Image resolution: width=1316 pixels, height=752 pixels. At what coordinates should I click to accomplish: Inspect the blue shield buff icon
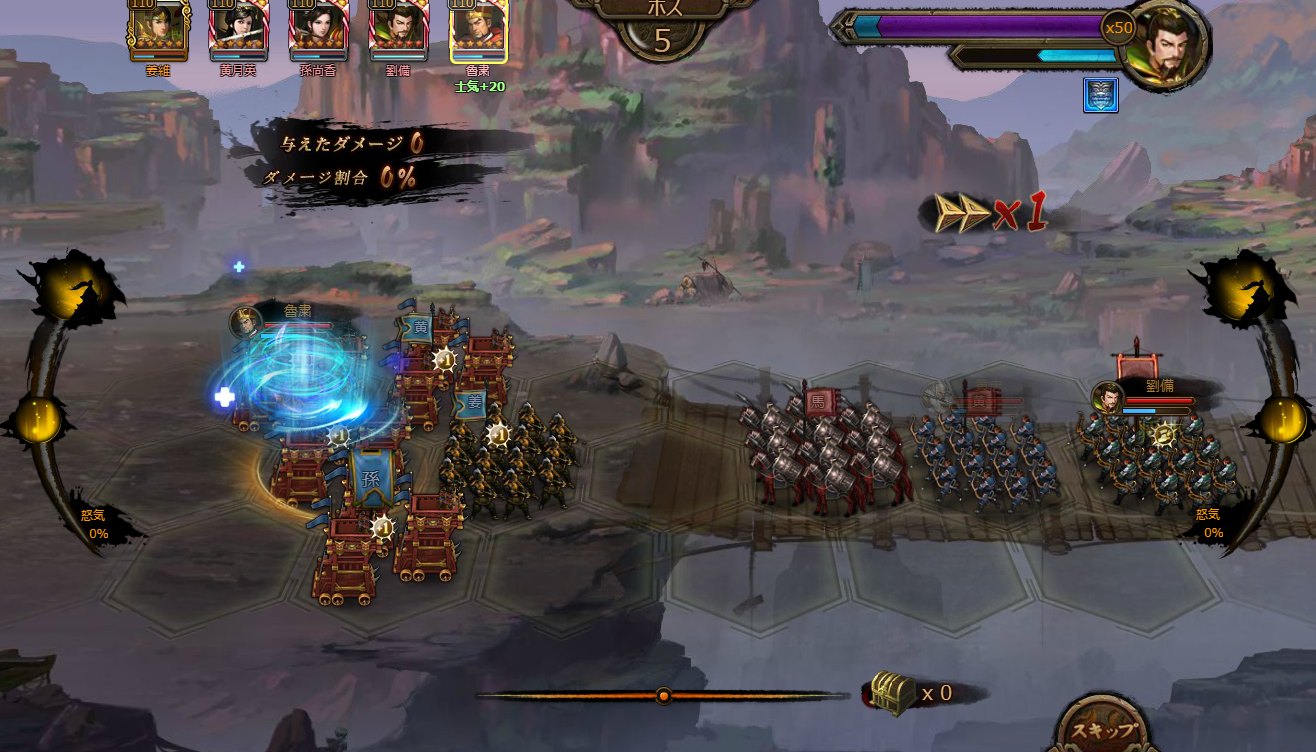pyautogui.click(x=1100, y=95)
